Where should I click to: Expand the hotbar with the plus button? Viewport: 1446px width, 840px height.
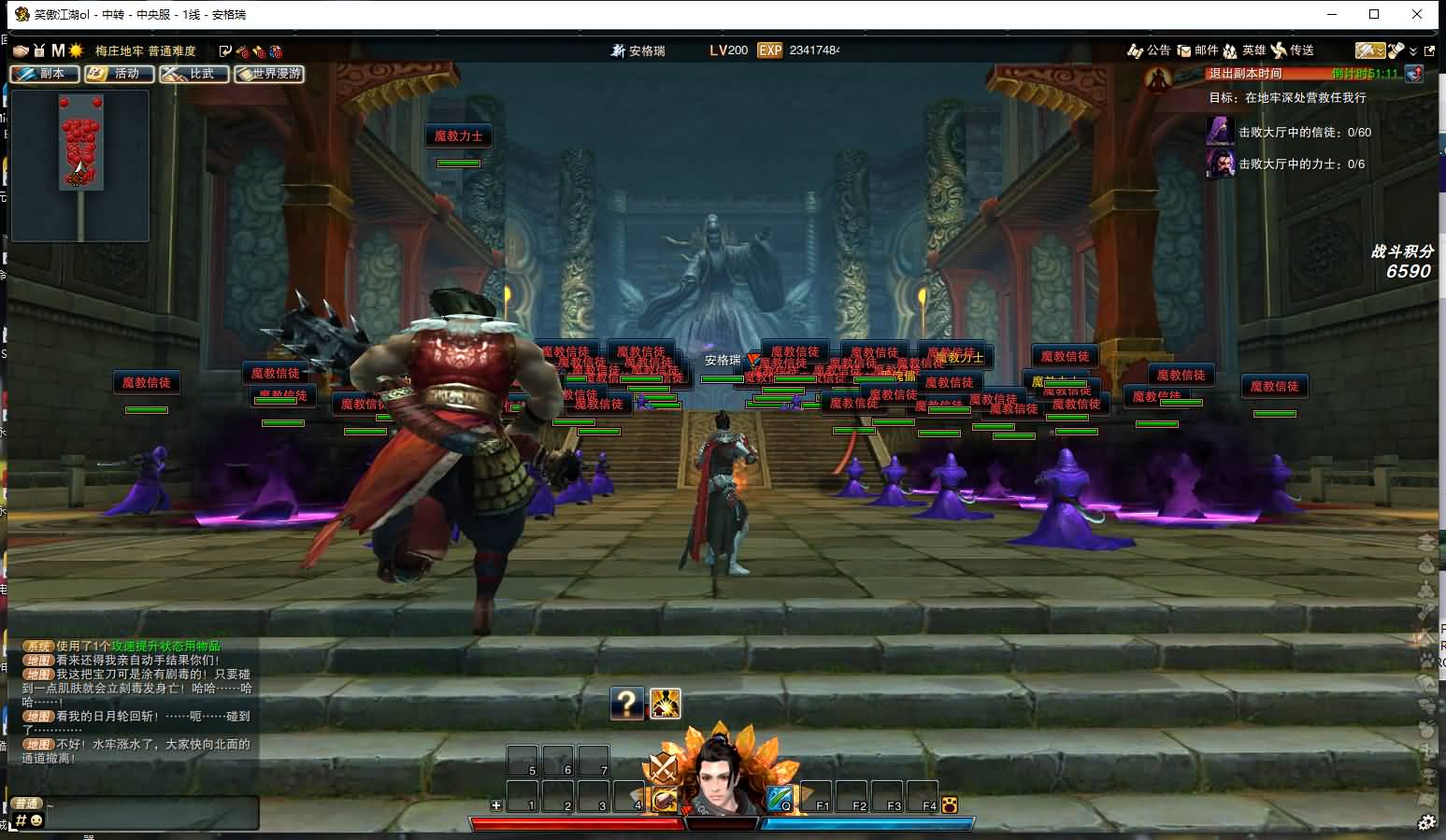[x=496, y=804]
